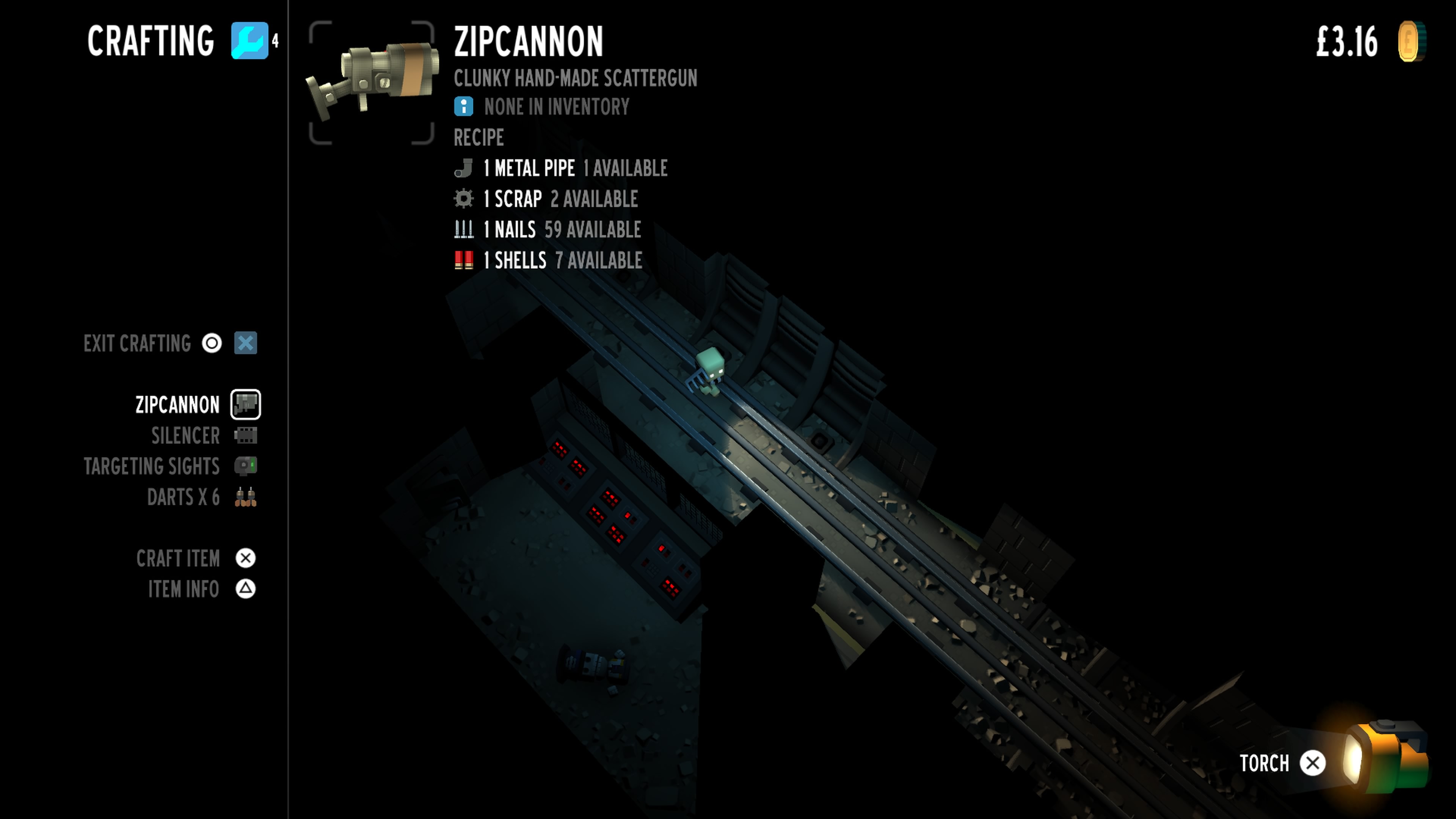Viewport: 1456px width, 819px height.
Task: Pick the Darts x 6 recipe
Action: (x=183, y=497)
